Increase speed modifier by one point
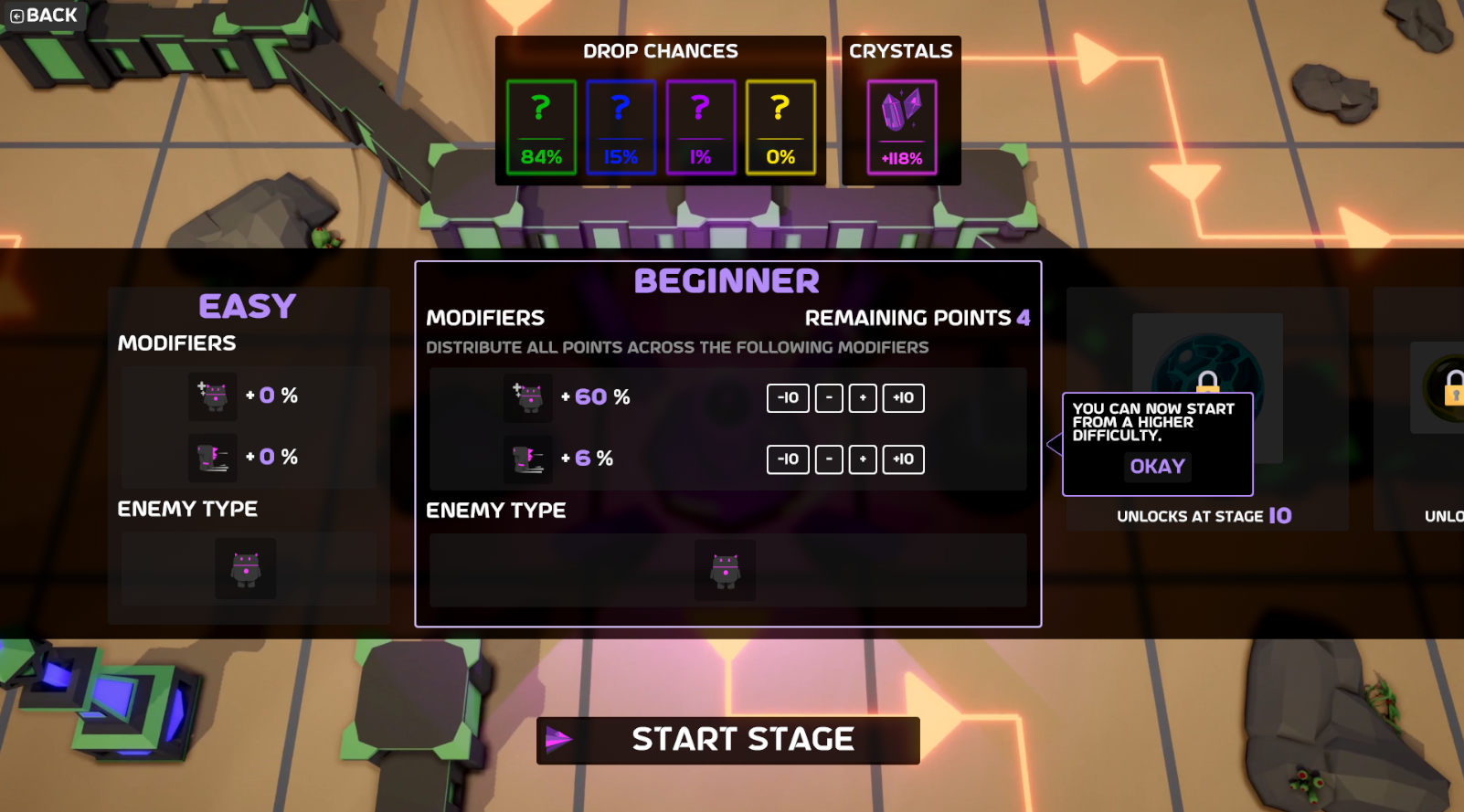 862,459
